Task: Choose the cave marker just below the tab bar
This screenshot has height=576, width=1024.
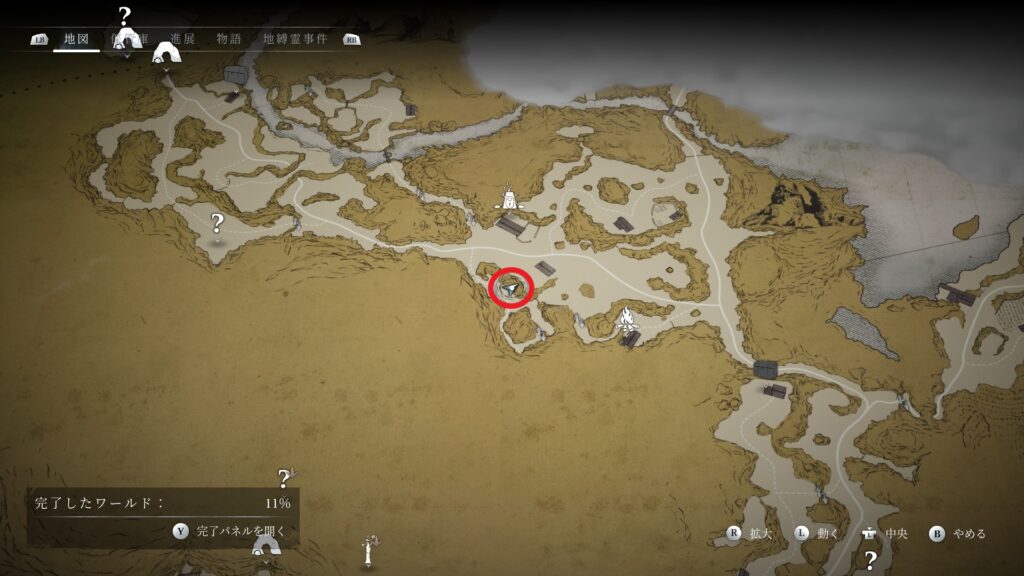Action: tap(165, 55)
